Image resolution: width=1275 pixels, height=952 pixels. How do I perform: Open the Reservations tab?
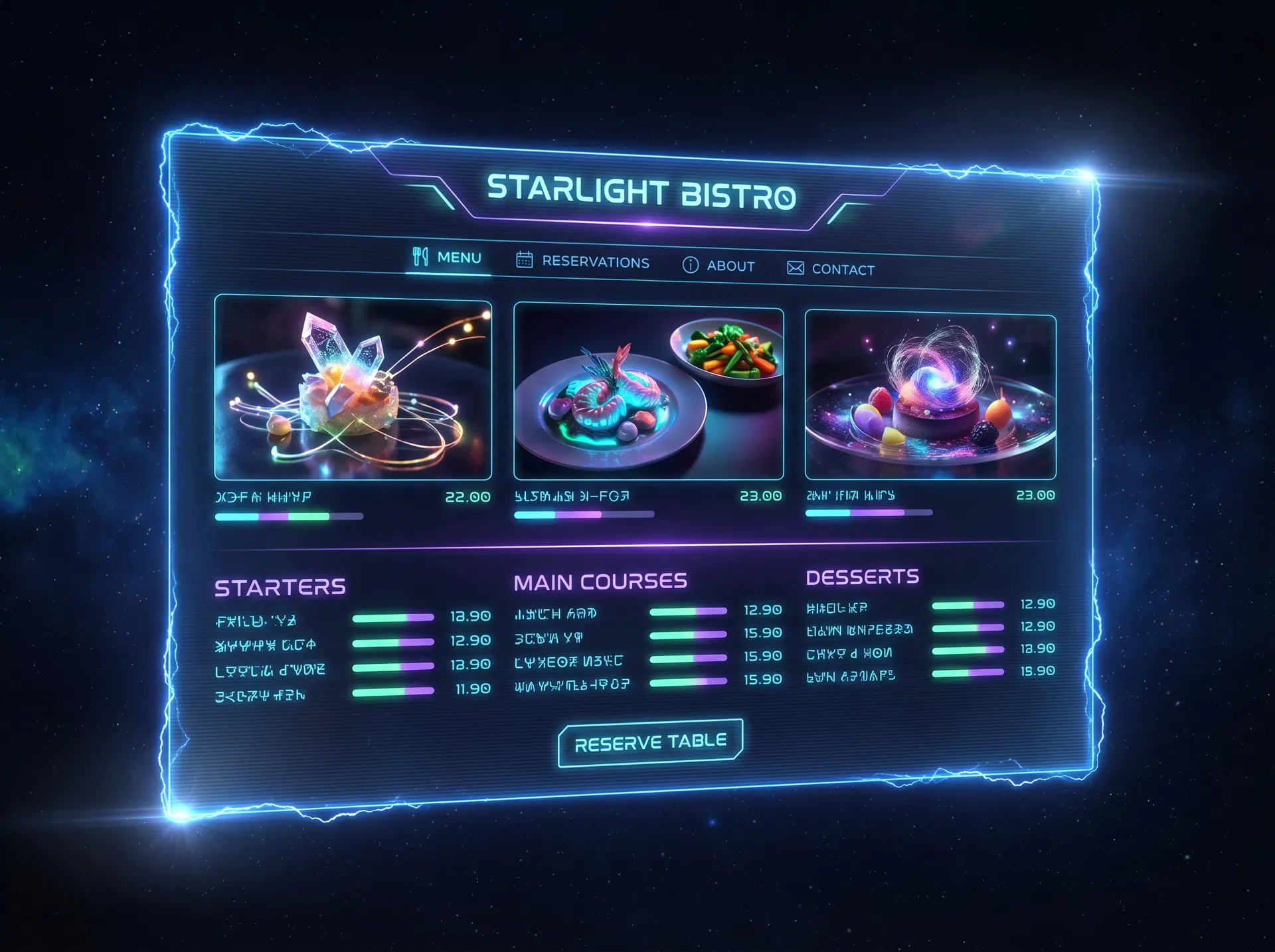click(583, 262)
